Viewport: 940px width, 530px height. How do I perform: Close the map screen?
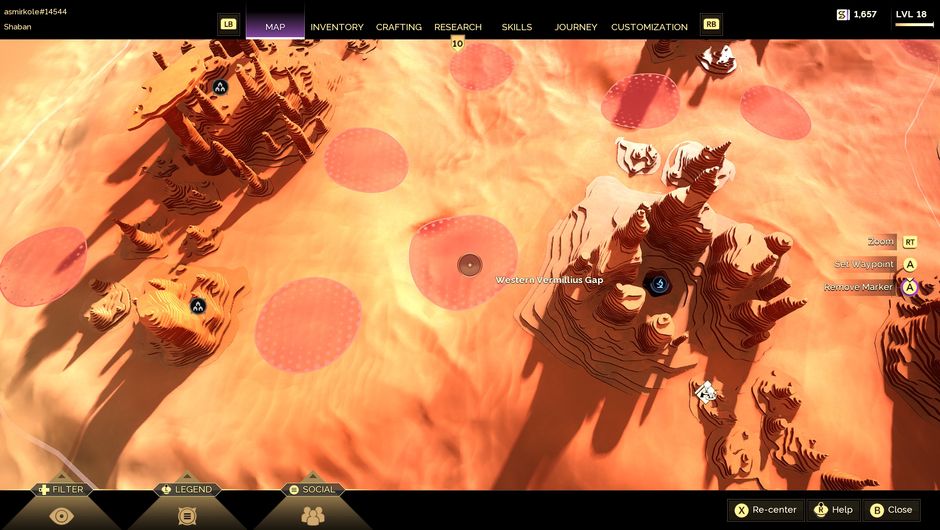[x=890, y=510]
